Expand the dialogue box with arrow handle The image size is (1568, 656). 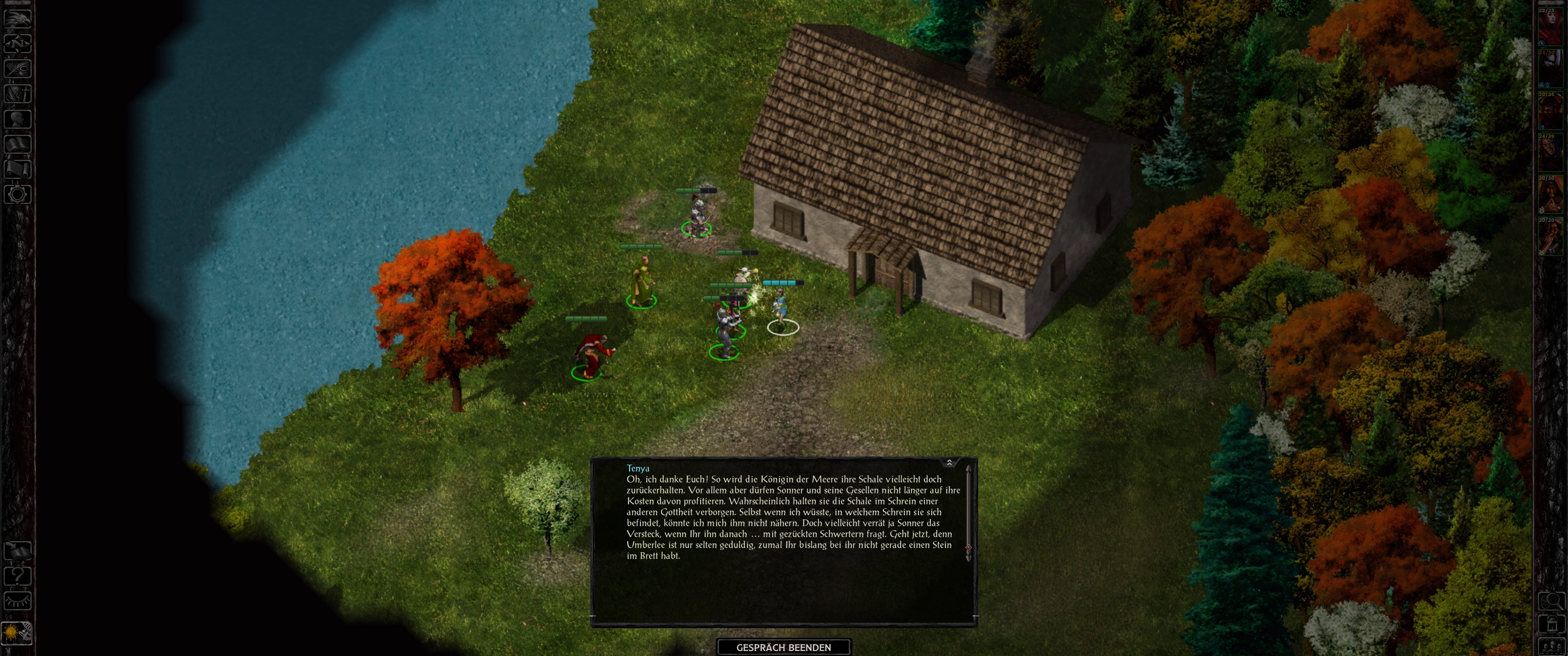pos(949,463)
